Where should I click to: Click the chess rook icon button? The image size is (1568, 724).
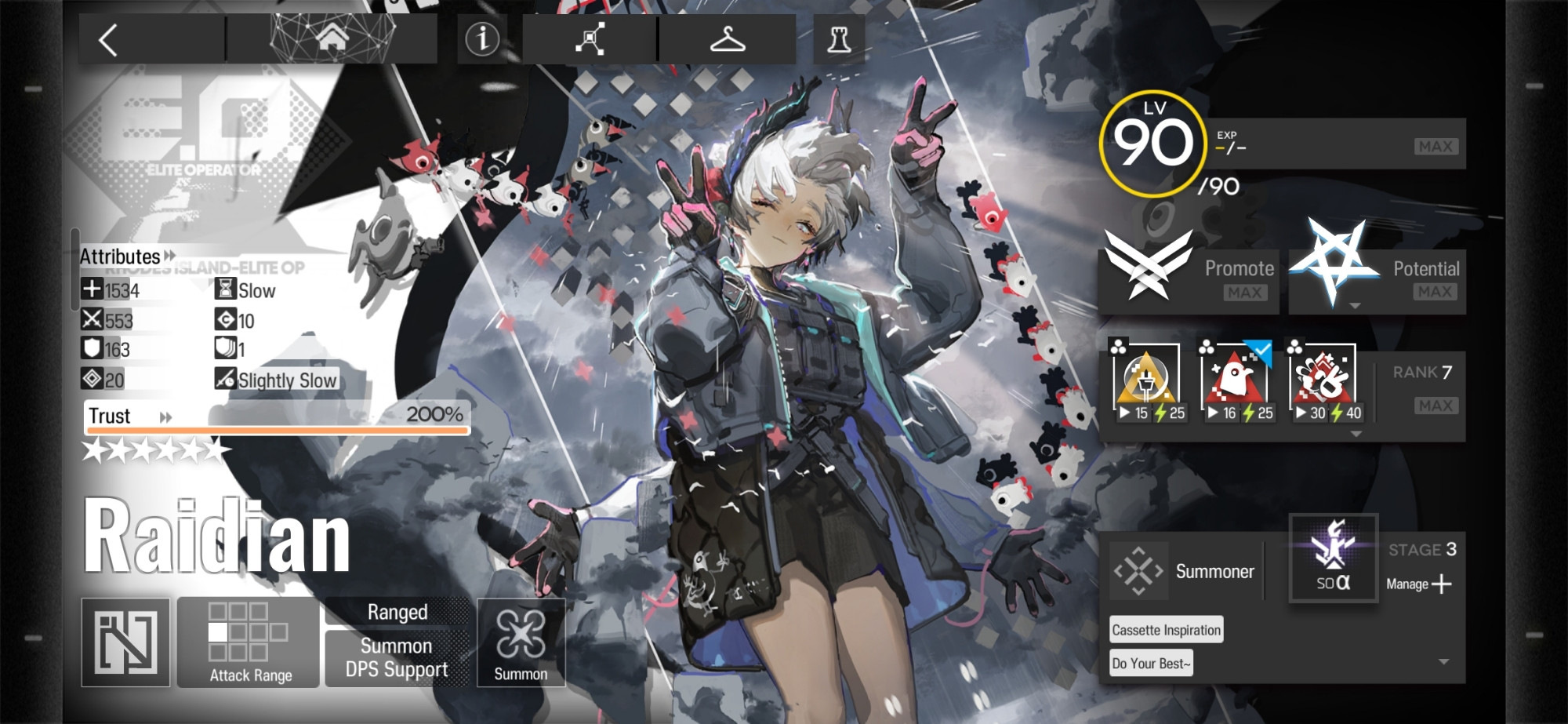[x=839, y=38]
